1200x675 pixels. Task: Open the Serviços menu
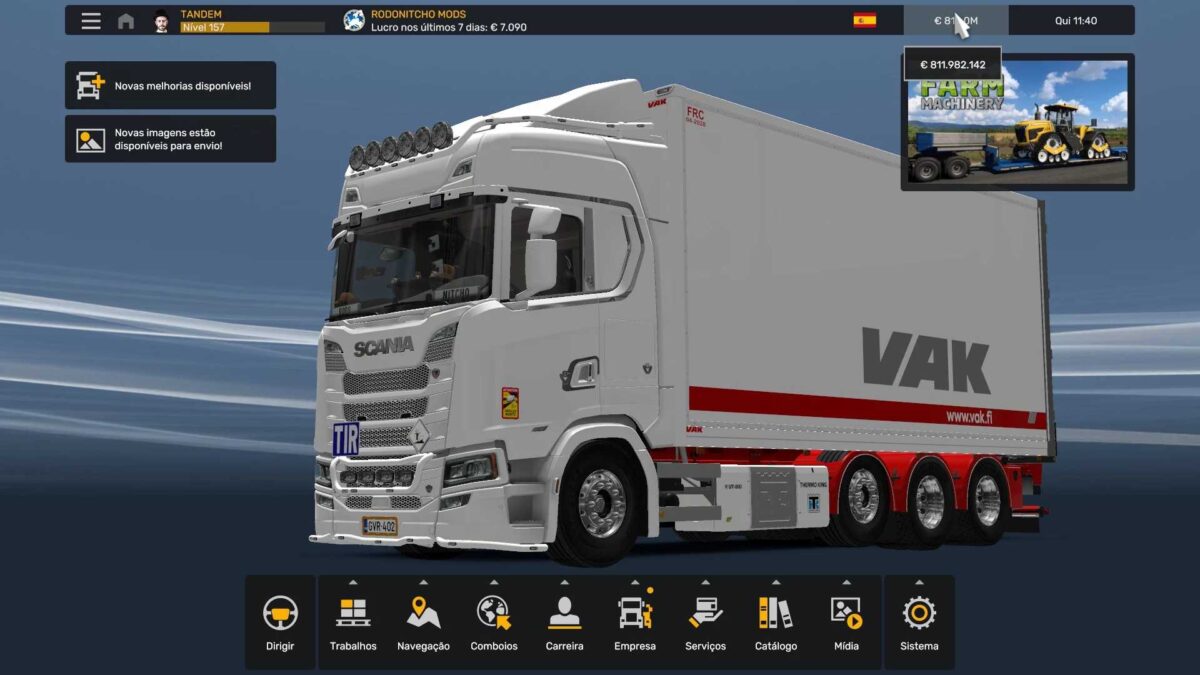pos(705,622)
